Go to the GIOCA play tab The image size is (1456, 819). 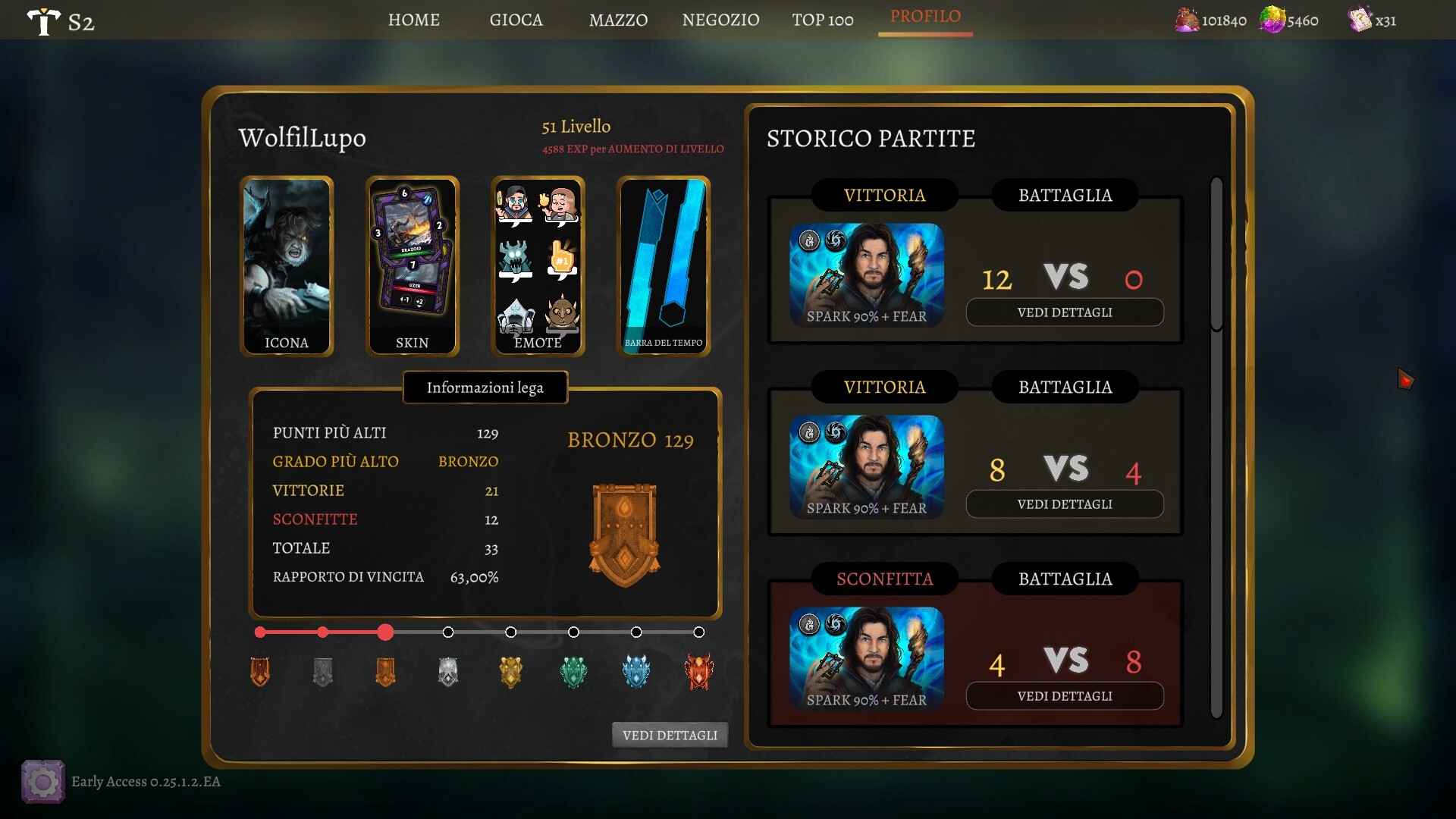coord(516,20)
